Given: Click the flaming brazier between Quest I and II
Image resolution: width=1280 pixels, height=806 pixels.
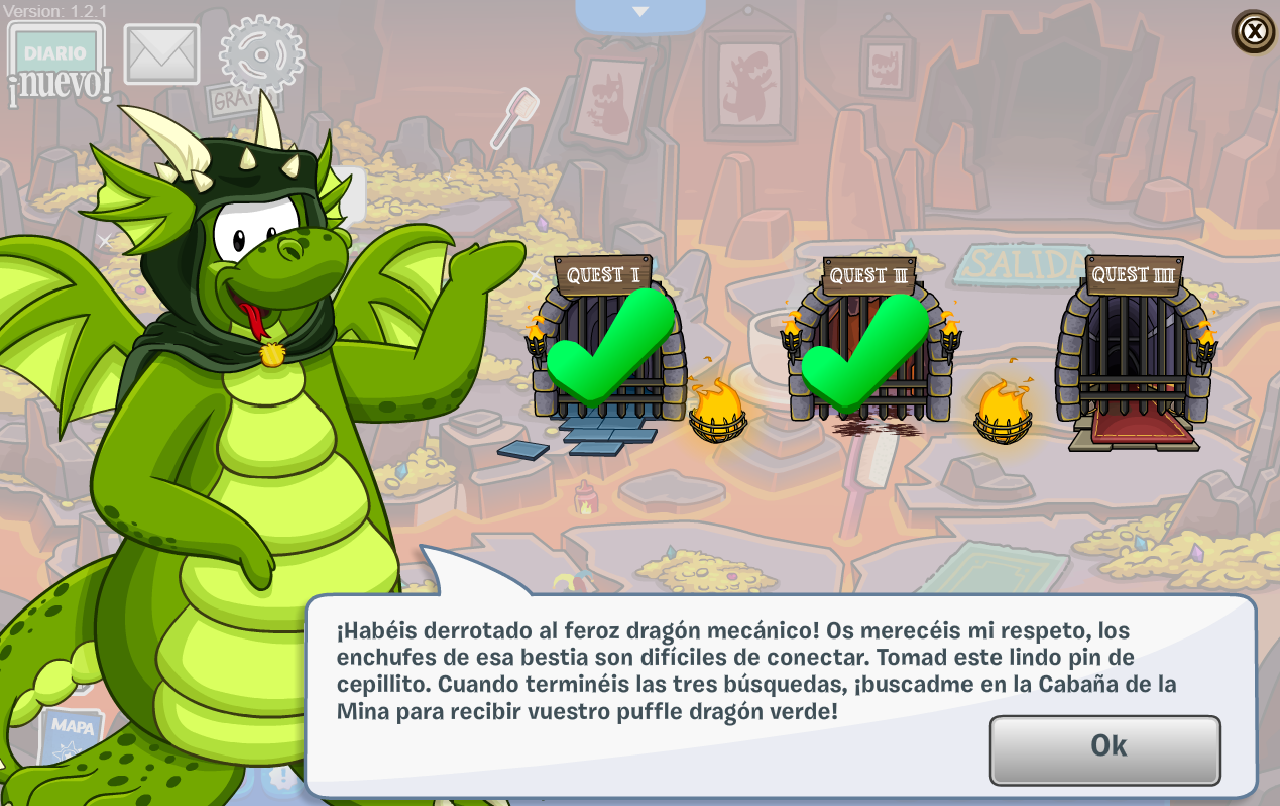Looking at the screenshot, I should point(718,414).
